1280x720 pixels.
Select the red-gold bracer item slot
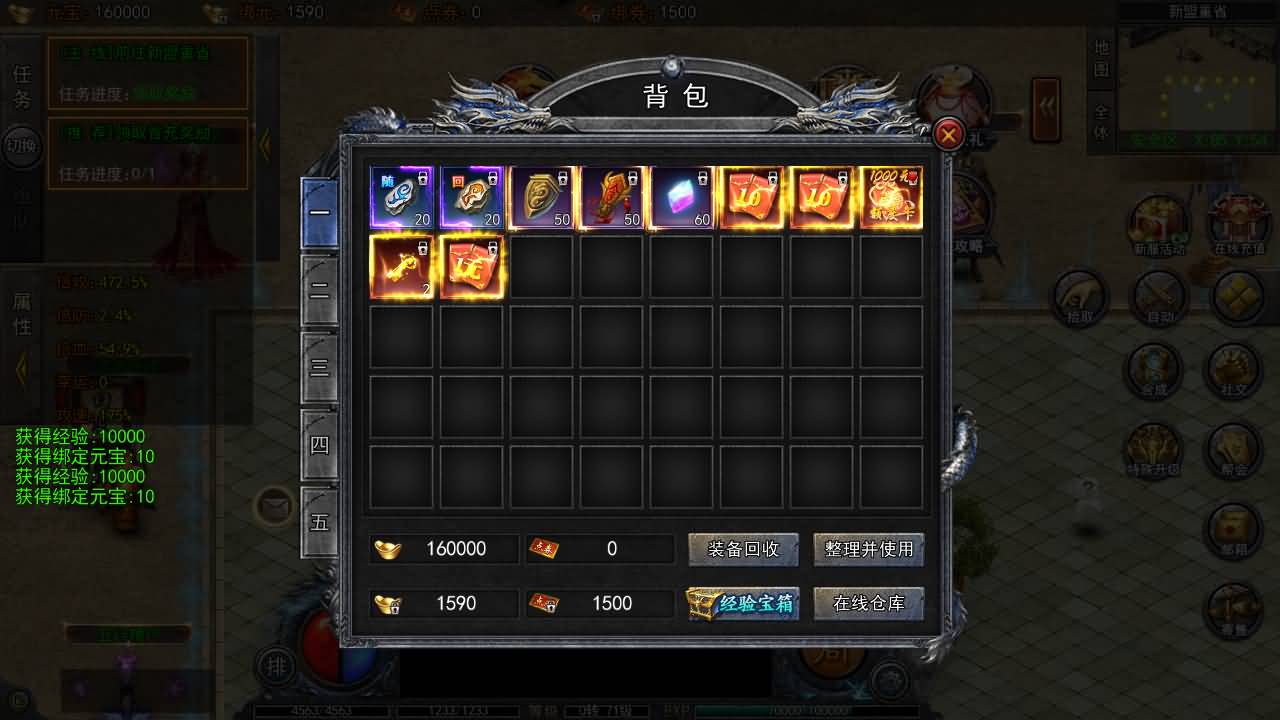pyautogui.click(x=611, y=197)
